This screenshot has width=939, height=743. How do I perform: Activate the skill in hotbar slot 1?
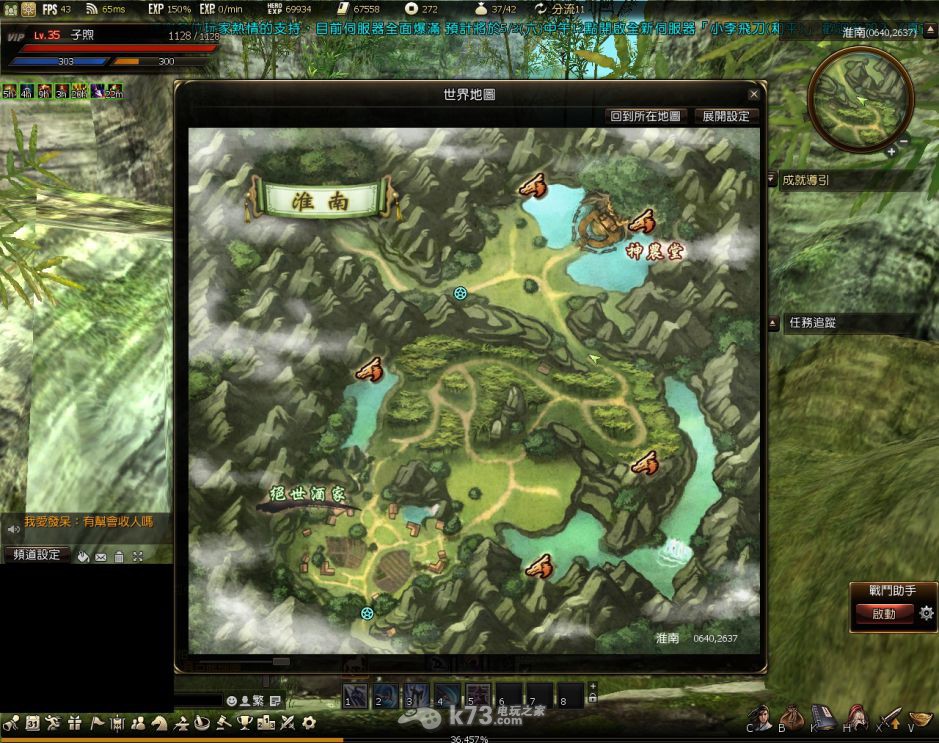point(355,694)
